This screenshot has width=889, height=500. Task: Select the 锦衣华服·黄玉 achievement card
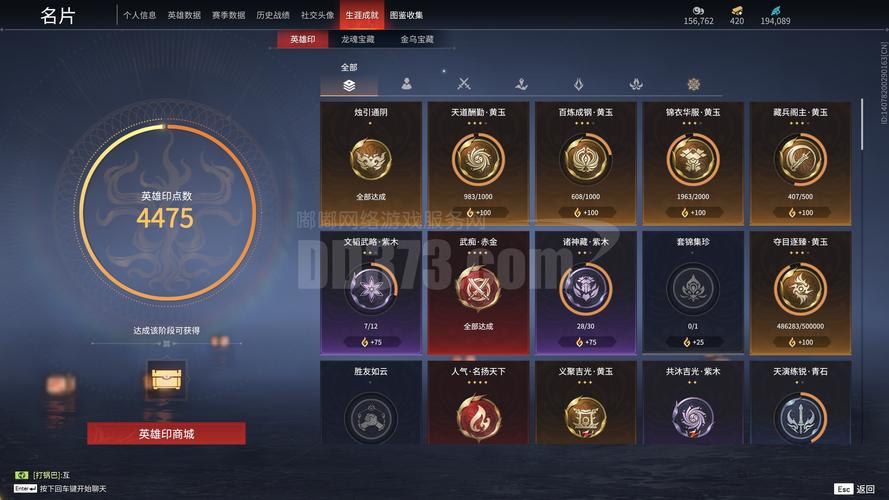click(x=692, y=162)
